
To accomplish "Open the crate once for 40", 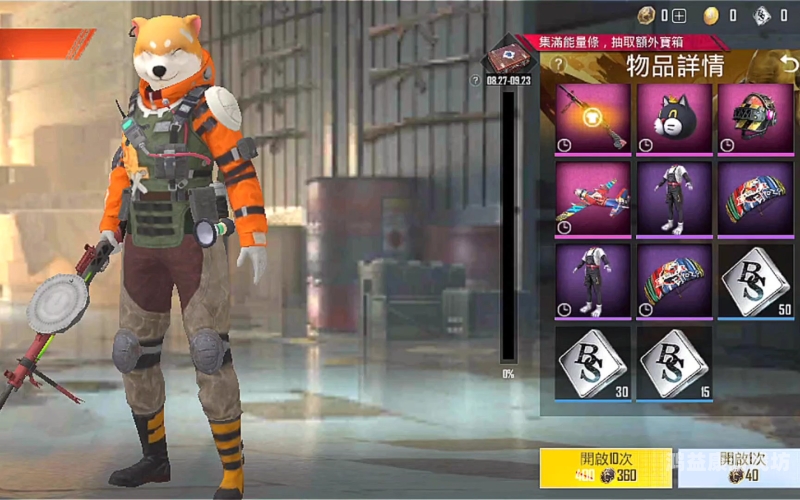I will click(738, 468).
